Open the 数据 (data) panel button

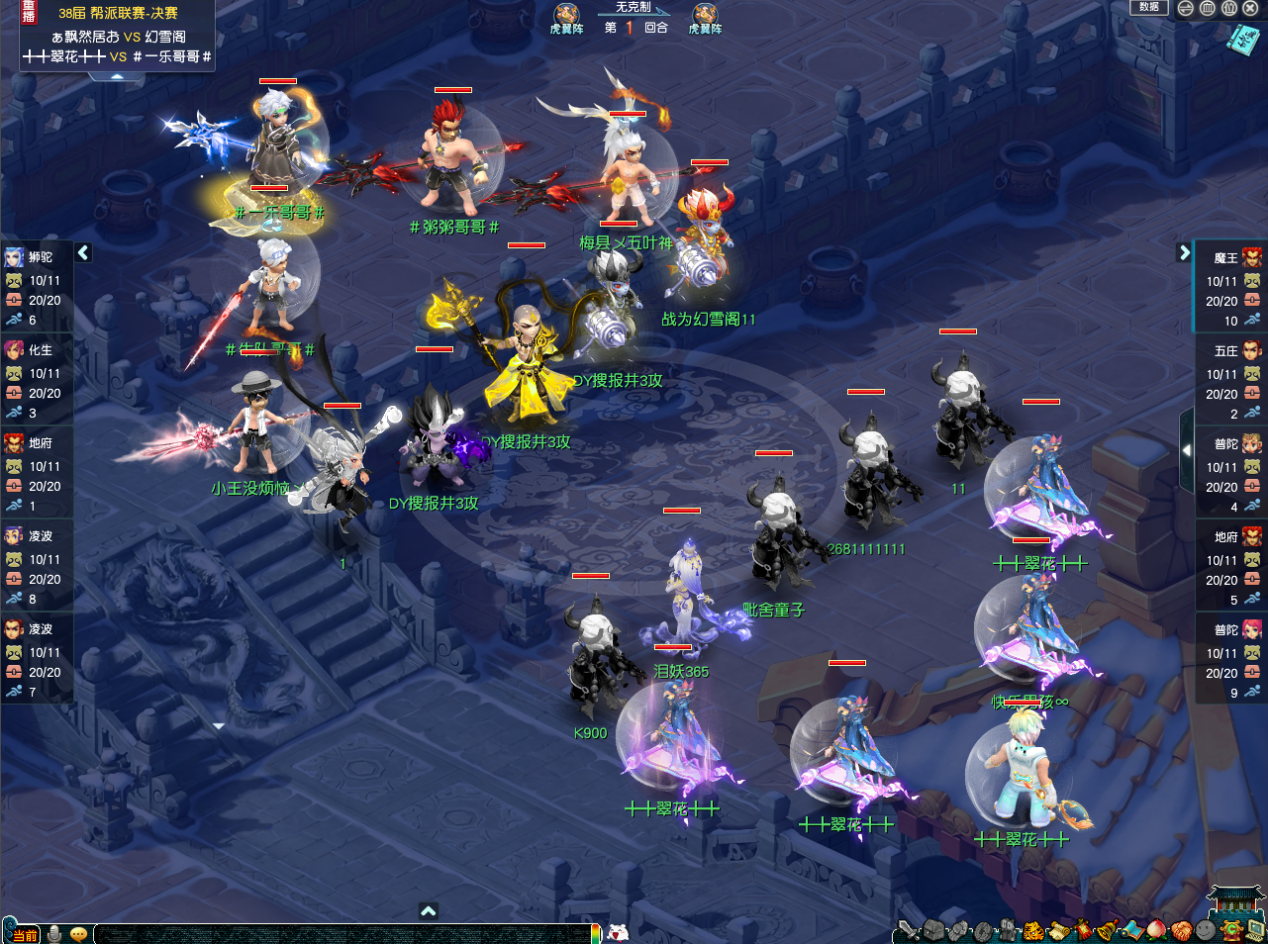pos(1149,7)
